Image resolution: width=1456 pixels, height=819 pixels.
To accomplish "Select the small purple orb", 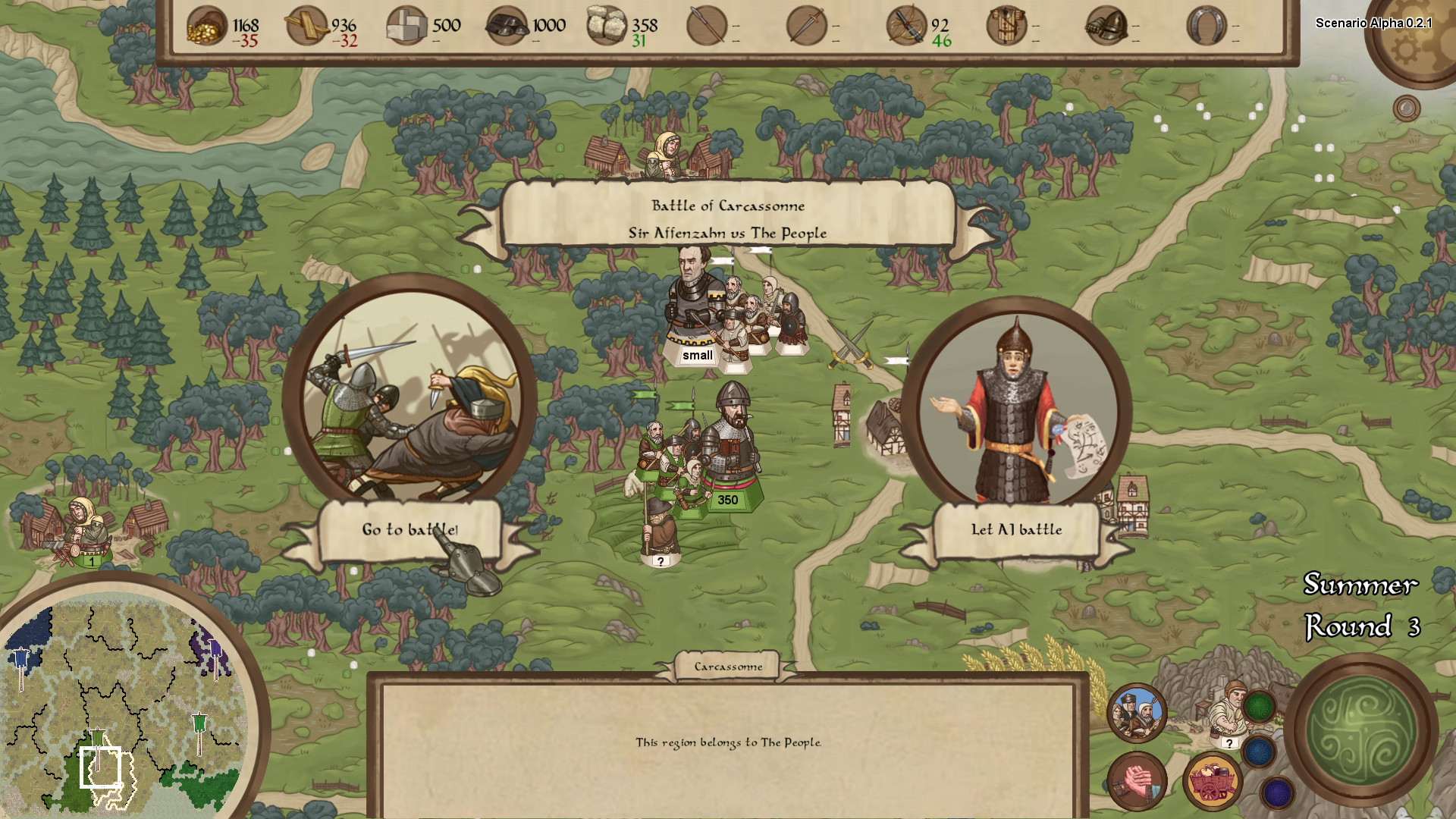I will 1277,793.
